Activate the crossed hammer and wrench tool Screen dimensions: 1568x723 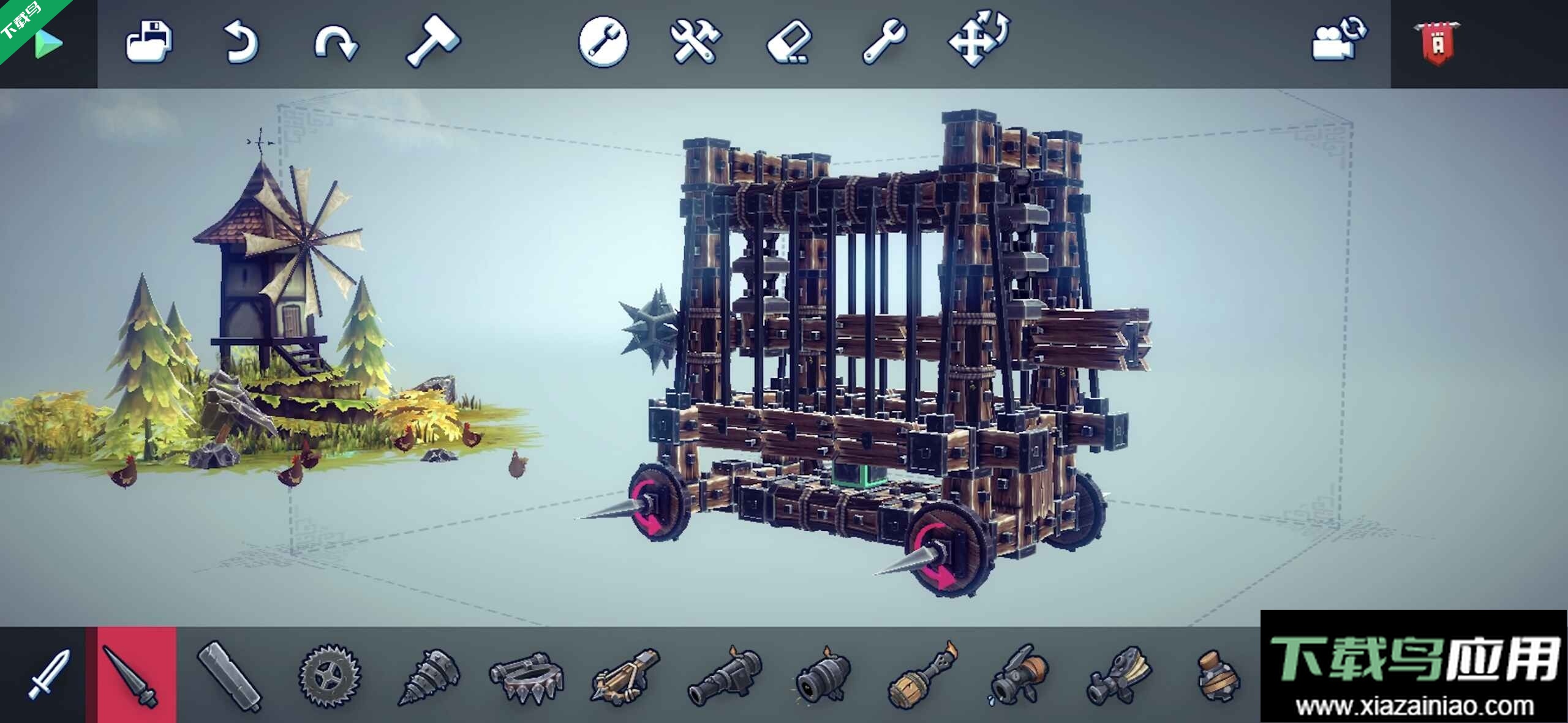[x=696, y=41]
